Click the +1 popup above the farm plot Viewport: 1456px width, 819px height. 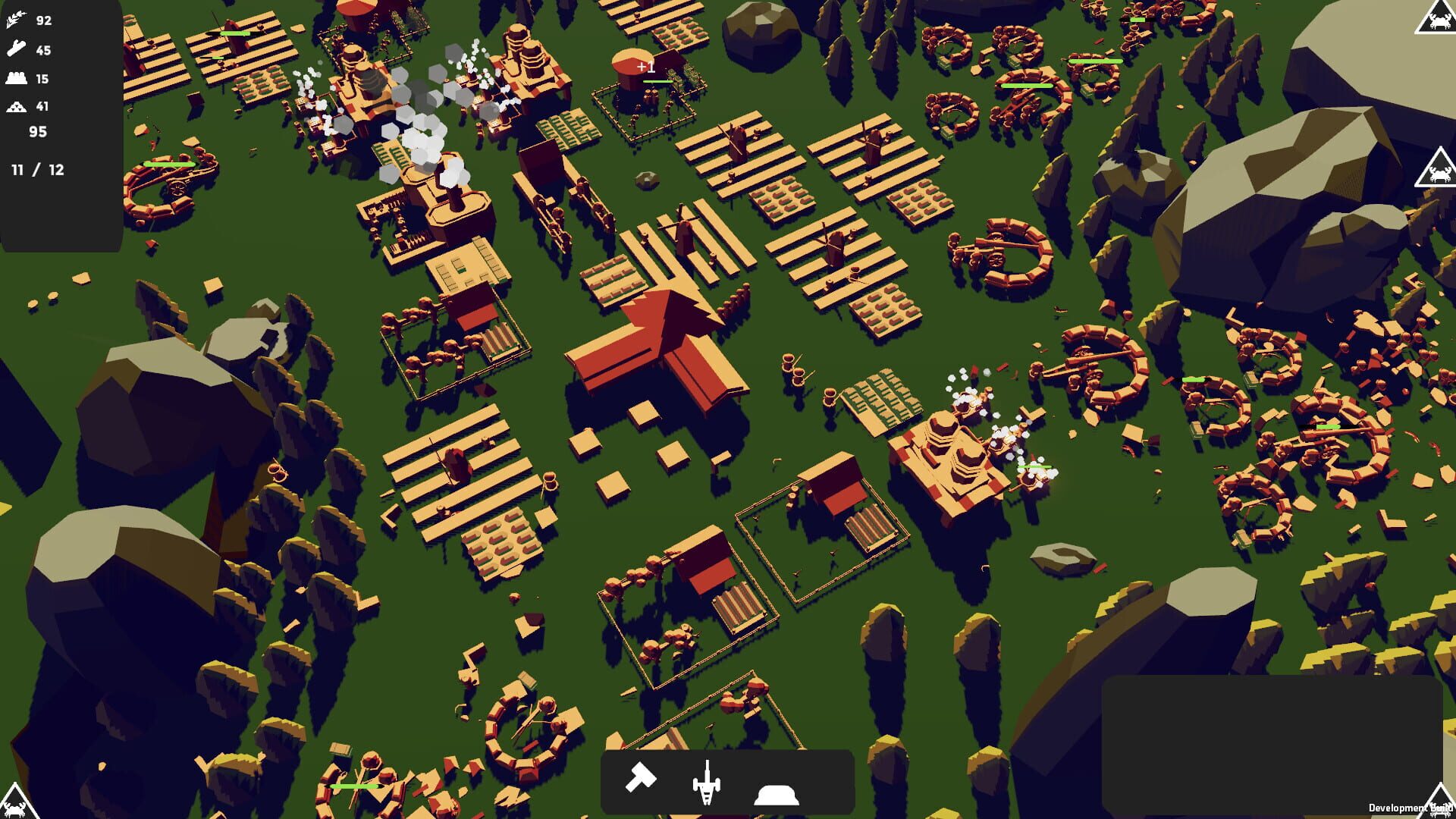pos(645,66)
